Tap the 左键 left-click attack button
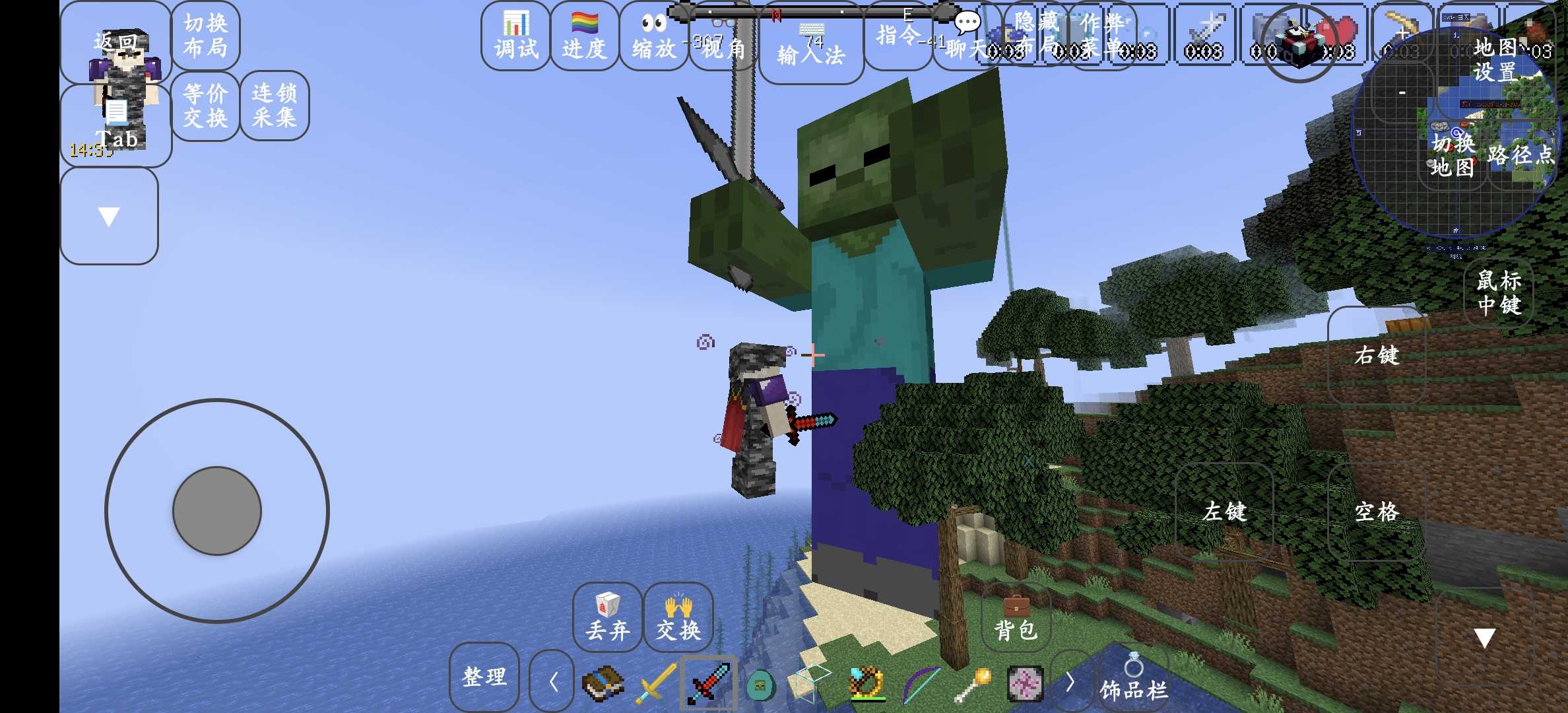The width and height of the screenshot is (1568, 713). tap(1224, 512)
